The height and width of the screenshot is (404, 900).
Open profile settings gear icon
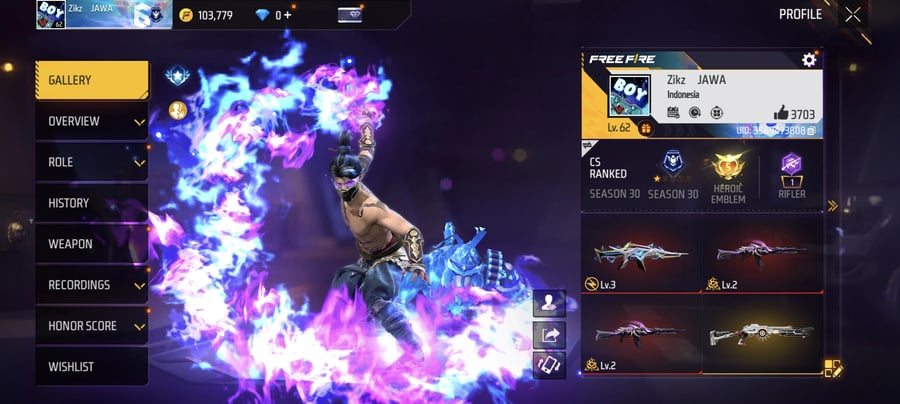point(809,60)
